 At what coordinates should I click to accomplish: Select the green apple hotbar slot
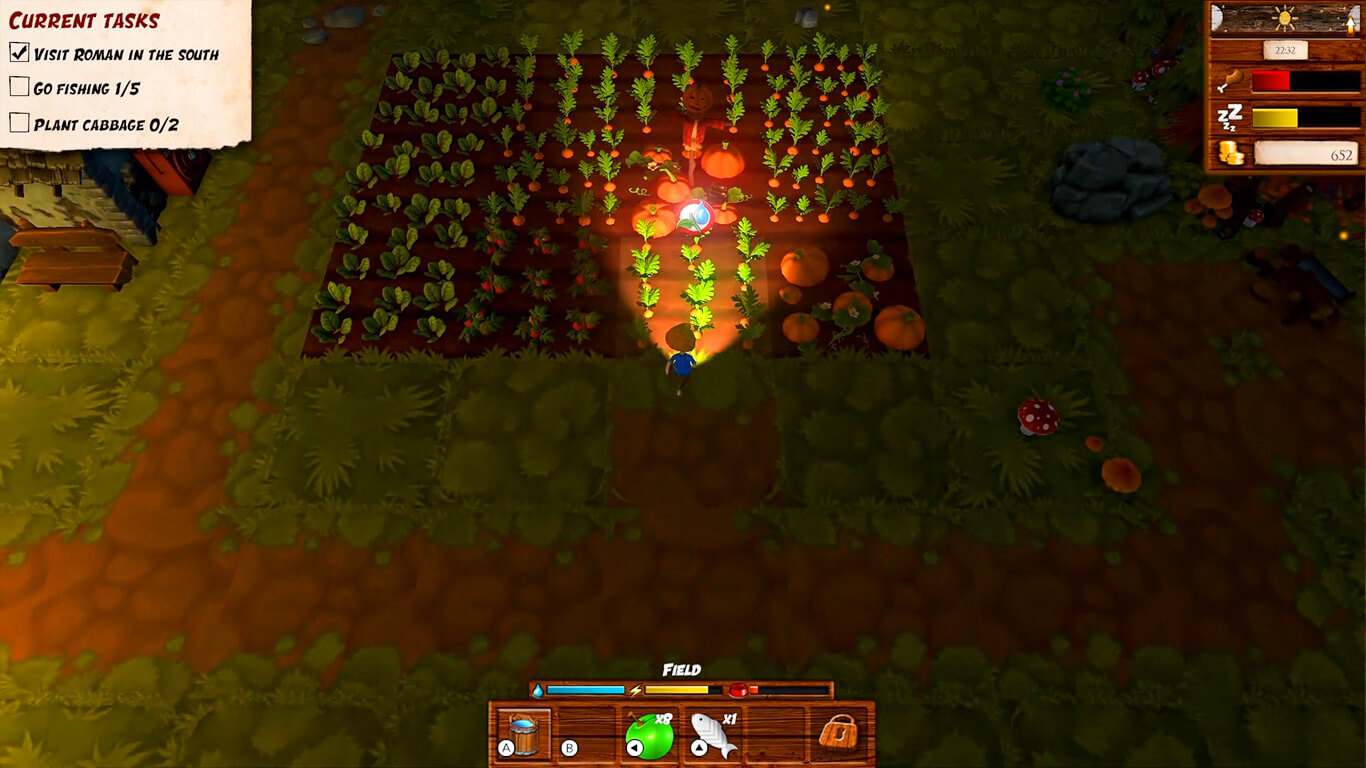[650, 735]
